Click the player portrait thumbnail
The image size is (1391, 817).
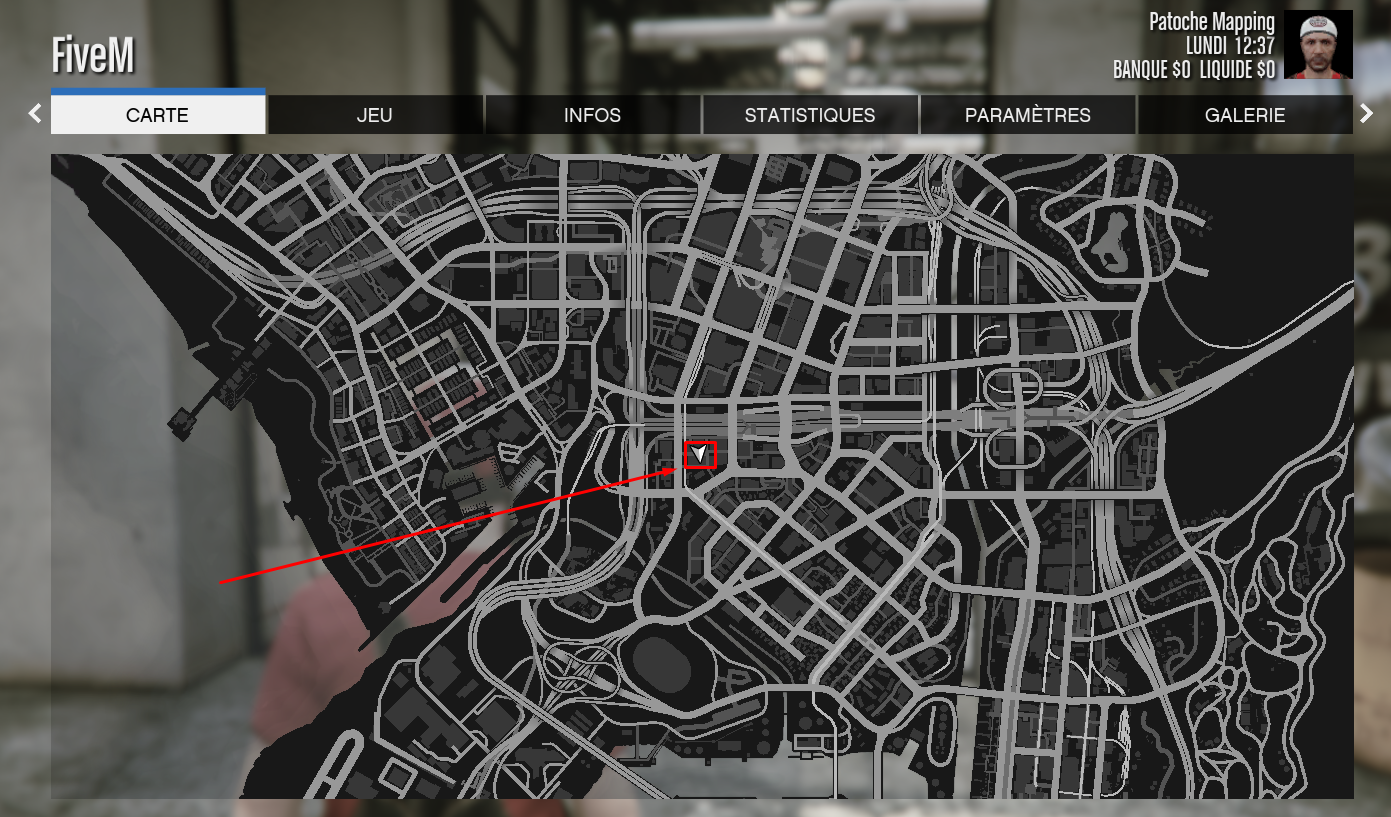coord(1318,45)
